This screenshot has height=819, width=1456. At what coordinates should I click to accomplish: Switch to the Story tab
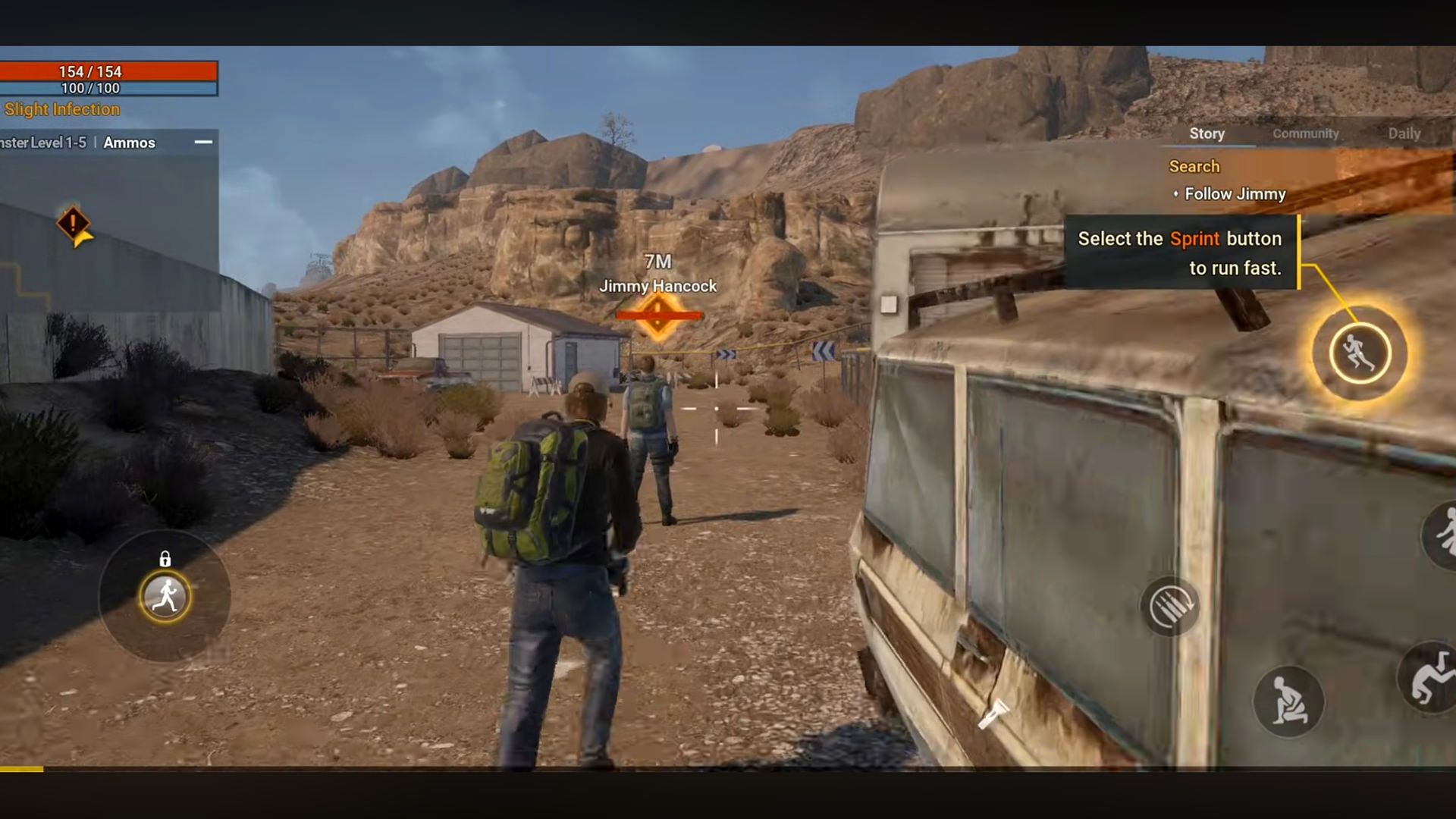click(1207, 133)
